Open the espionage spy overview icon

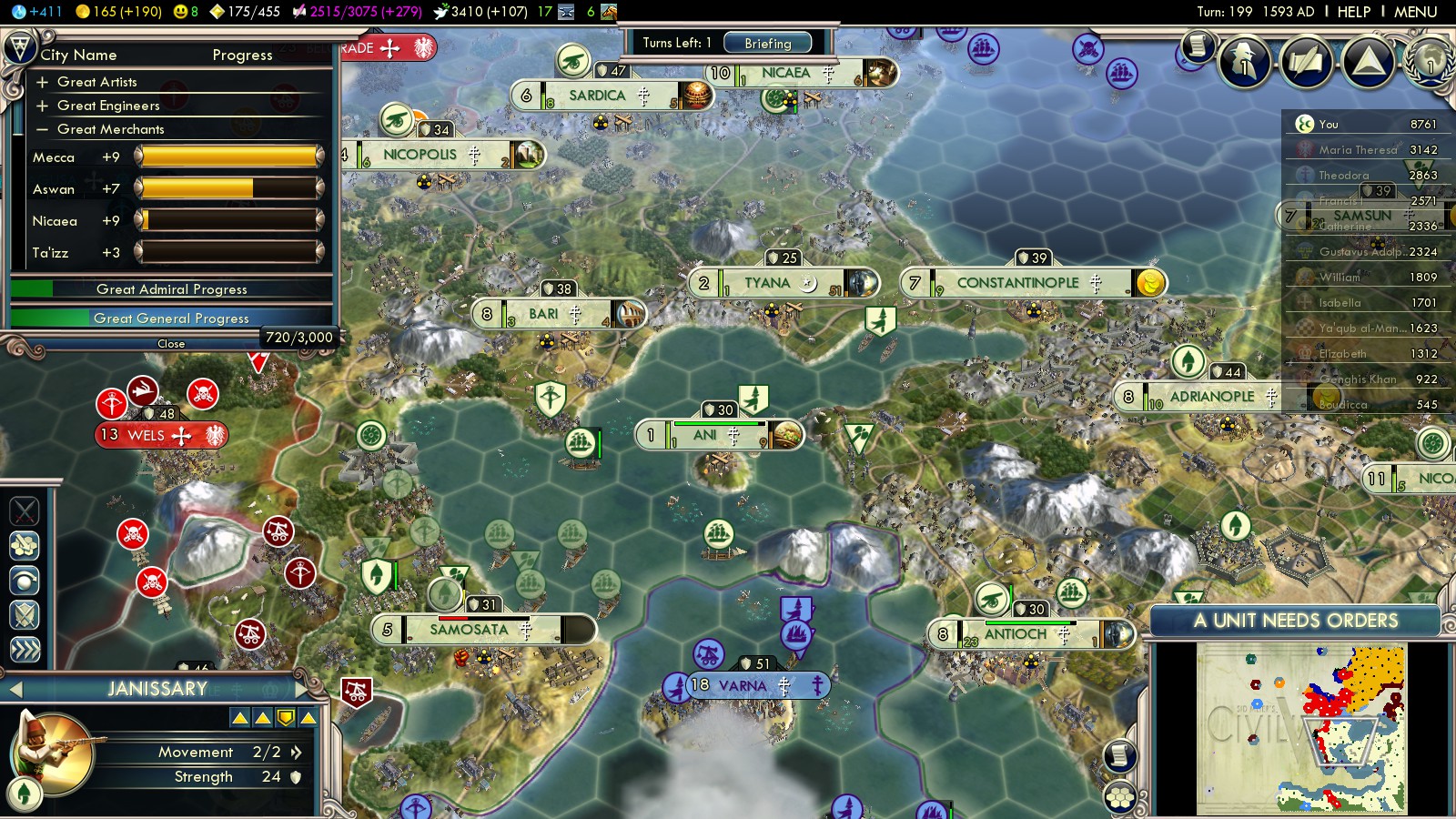[1244, 62]
